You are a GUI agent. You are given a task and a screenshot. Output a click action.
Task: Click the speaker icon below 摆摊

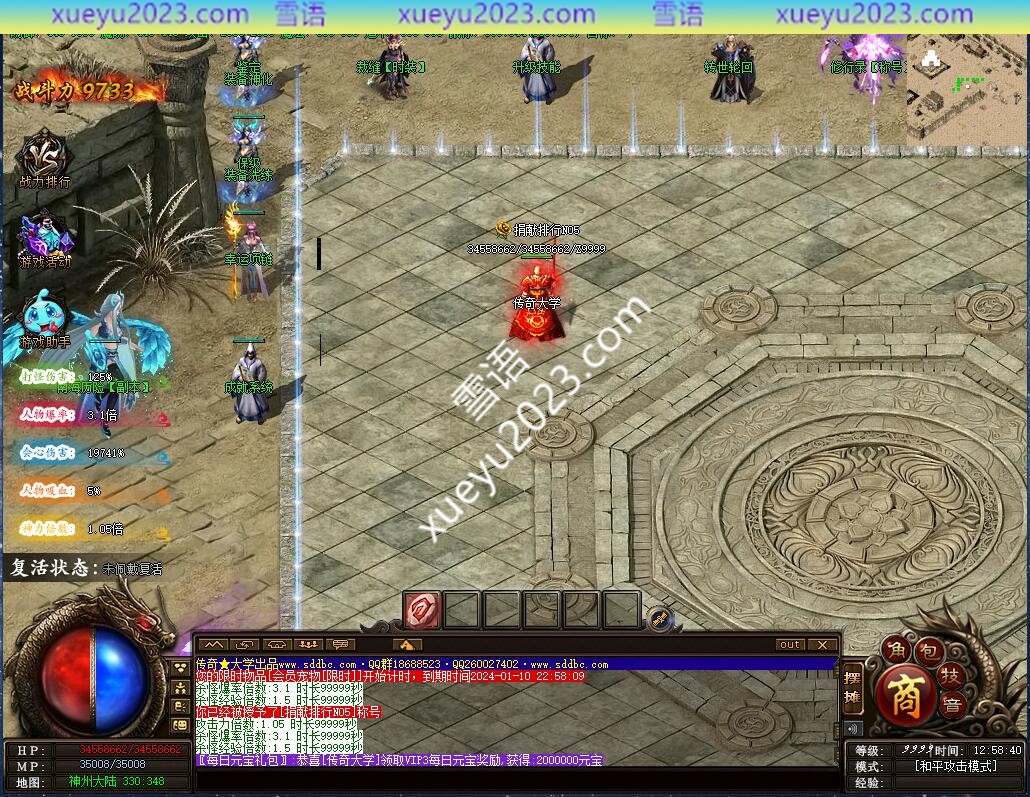click(x=852, y=728)
